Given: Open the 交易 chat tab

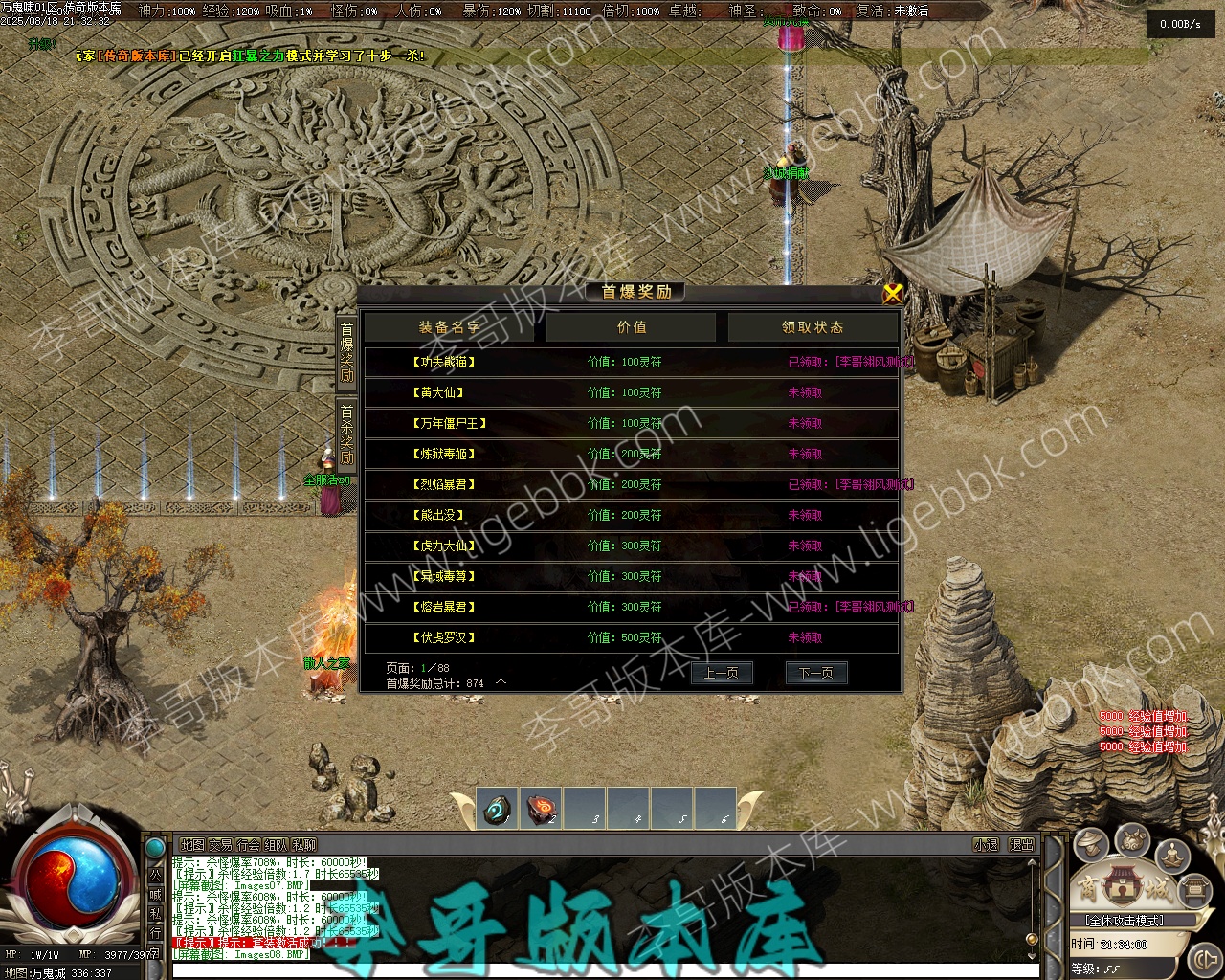Looking at the screenshot, I should point(220,845).
